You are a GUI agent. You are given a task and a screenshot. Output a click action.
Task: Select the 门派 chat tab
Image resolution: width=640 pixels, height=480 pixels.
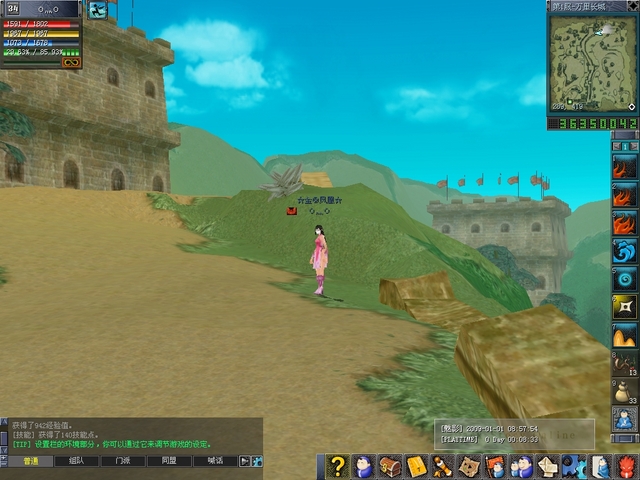pyautogui.click(x=122, y=461)
